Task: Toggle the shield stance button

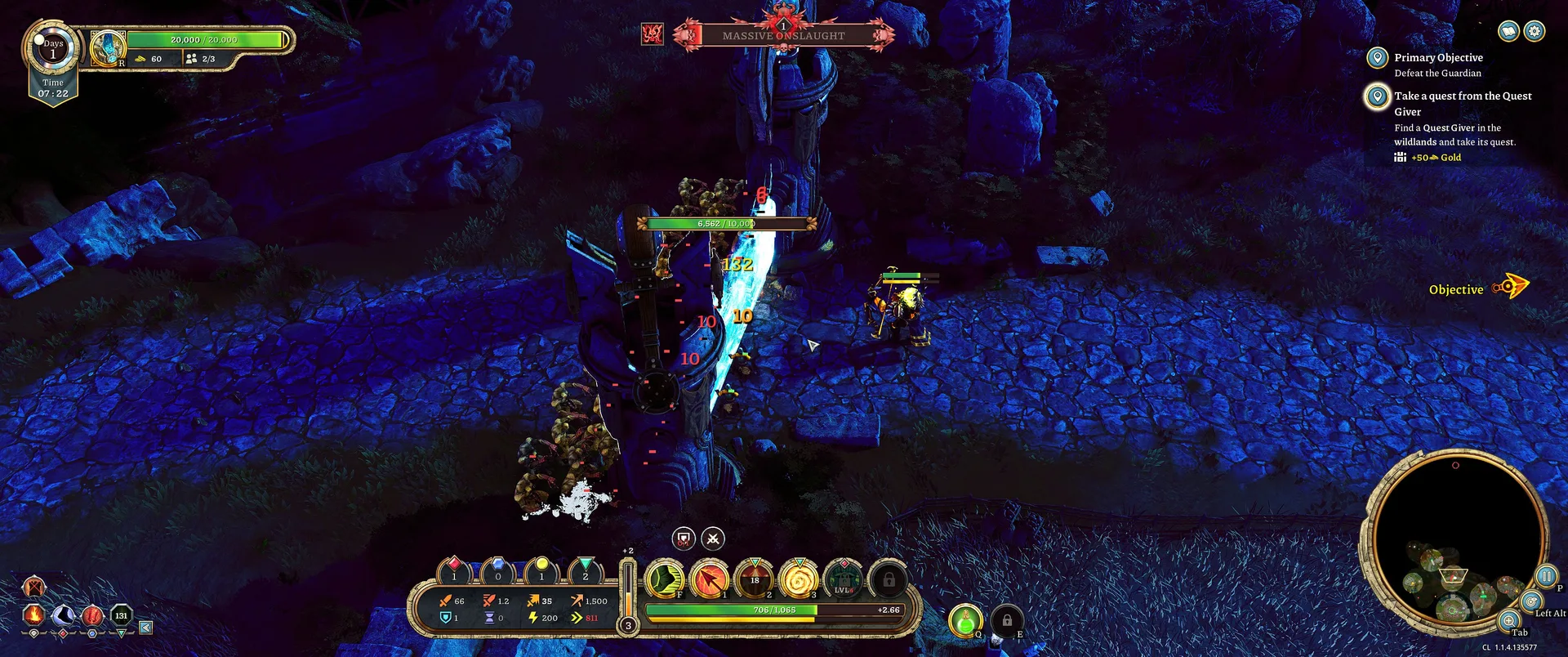Action: tap(684, 538)
